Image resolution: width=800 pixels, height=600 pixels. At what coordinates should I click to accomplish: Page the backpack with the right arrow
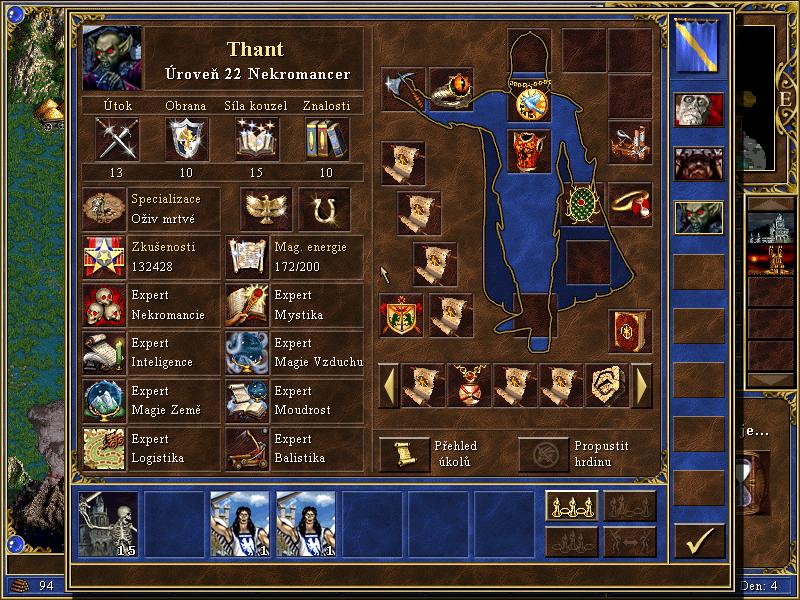pyautogui.click(x=642, y=385)
